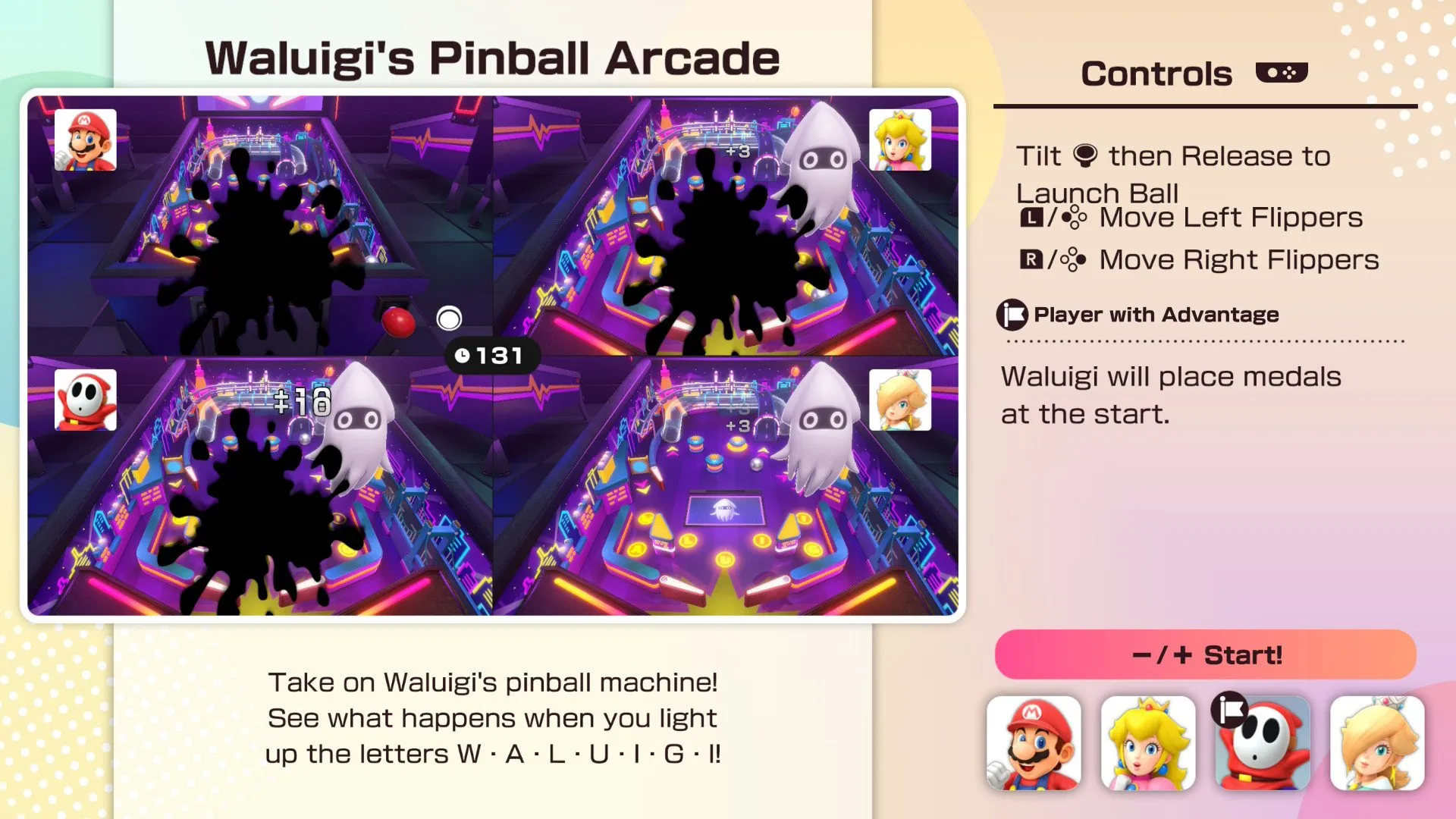Select the R button icon for right flippers
The width and height of the screenshot is (1456, 819).
(1030, 259)
